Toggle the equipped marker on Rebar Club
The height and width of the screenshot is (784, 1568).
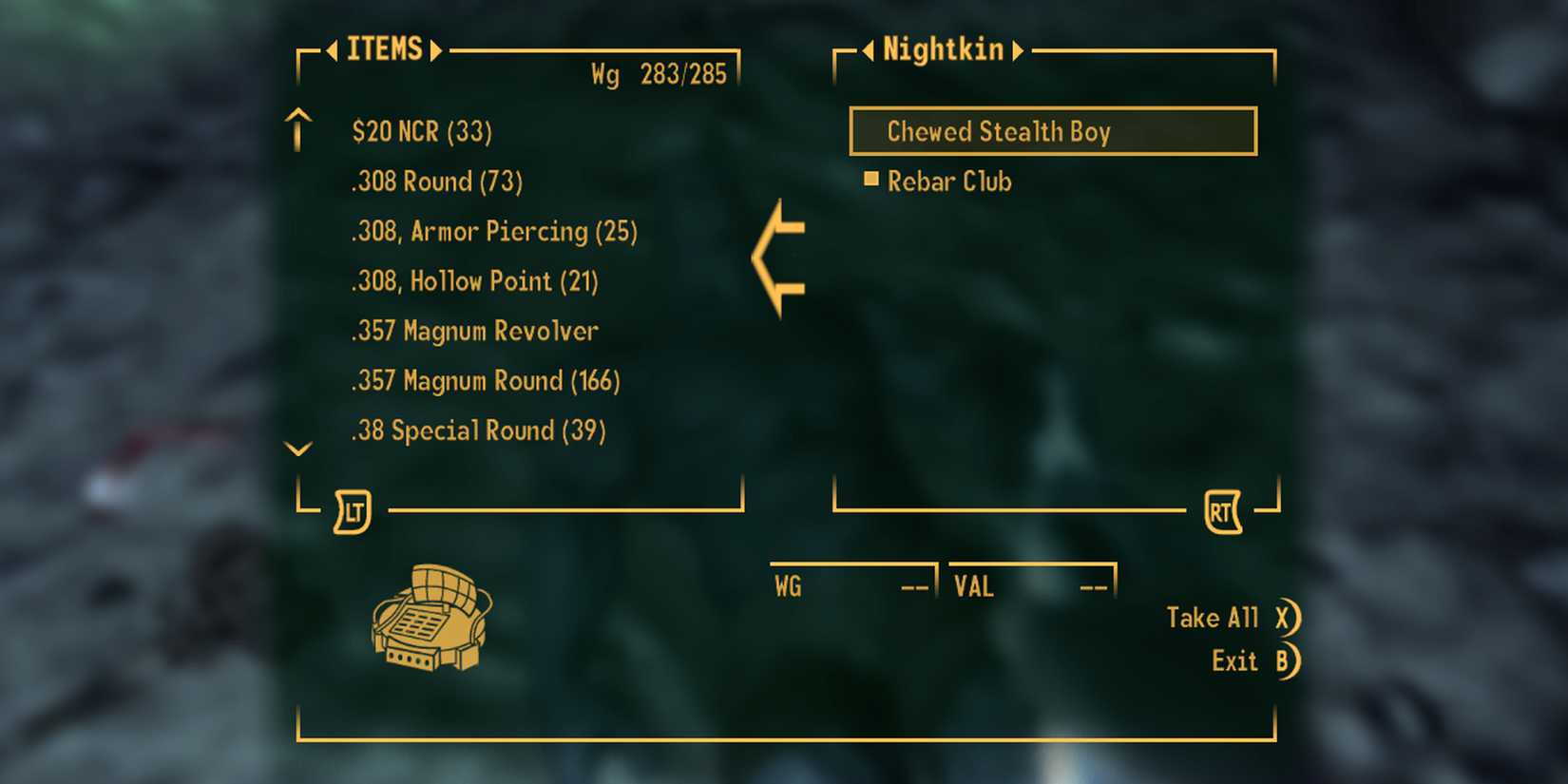point(870,179)
